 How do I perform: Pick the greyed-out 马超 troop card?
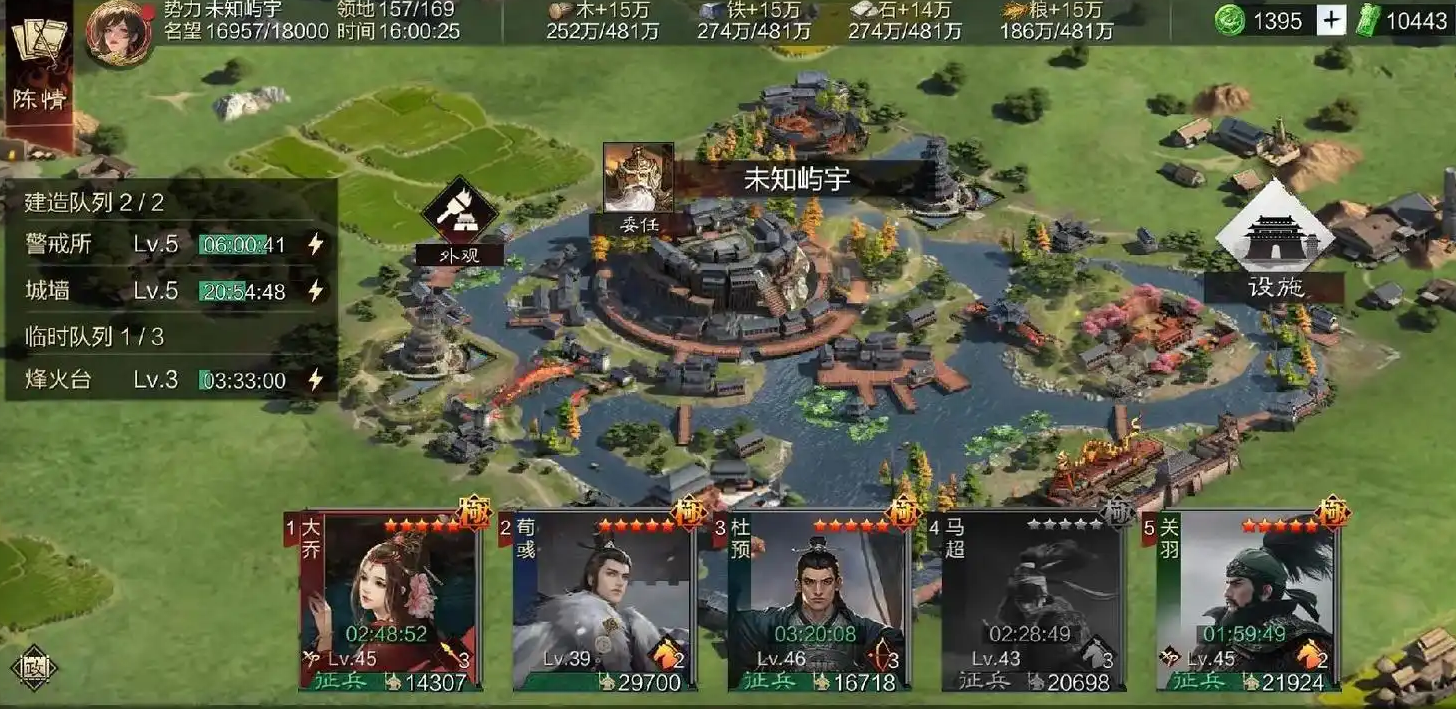coord(1033,602)
